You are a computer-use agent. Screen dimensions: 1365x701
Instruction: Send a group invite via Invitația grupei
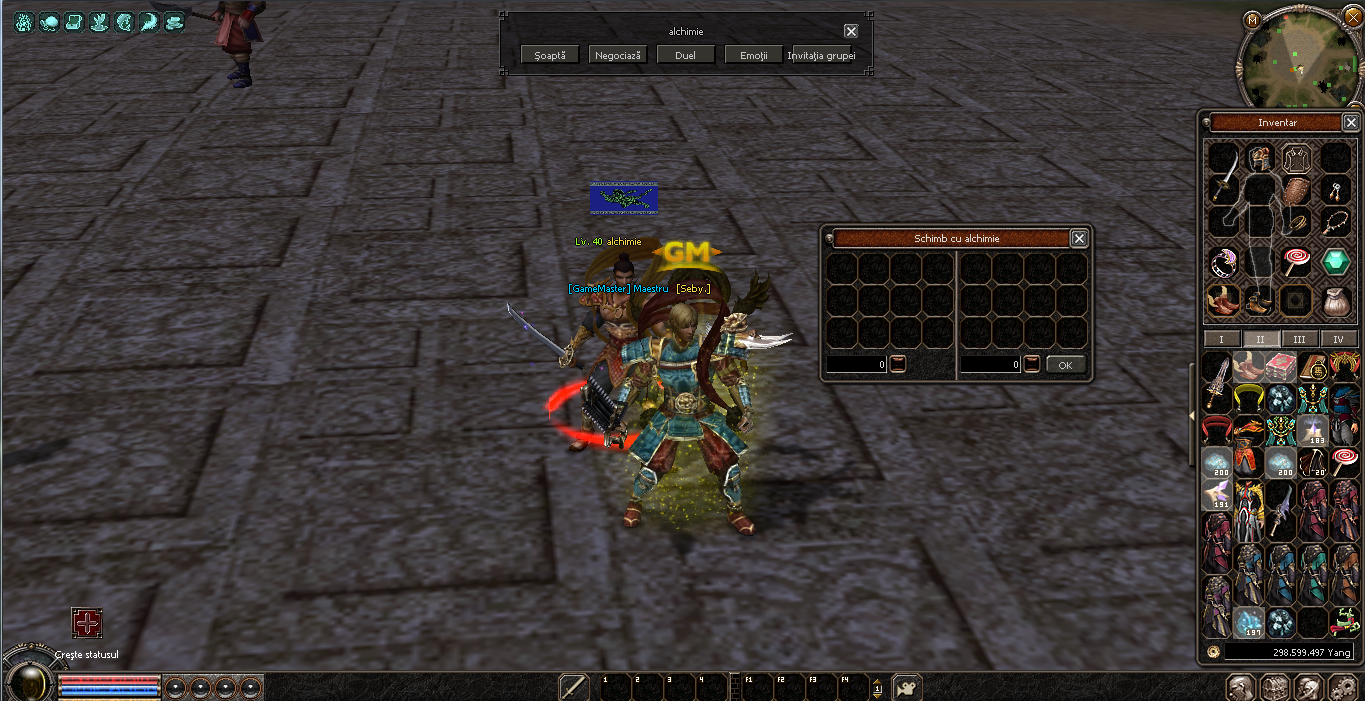coord(821,55)
